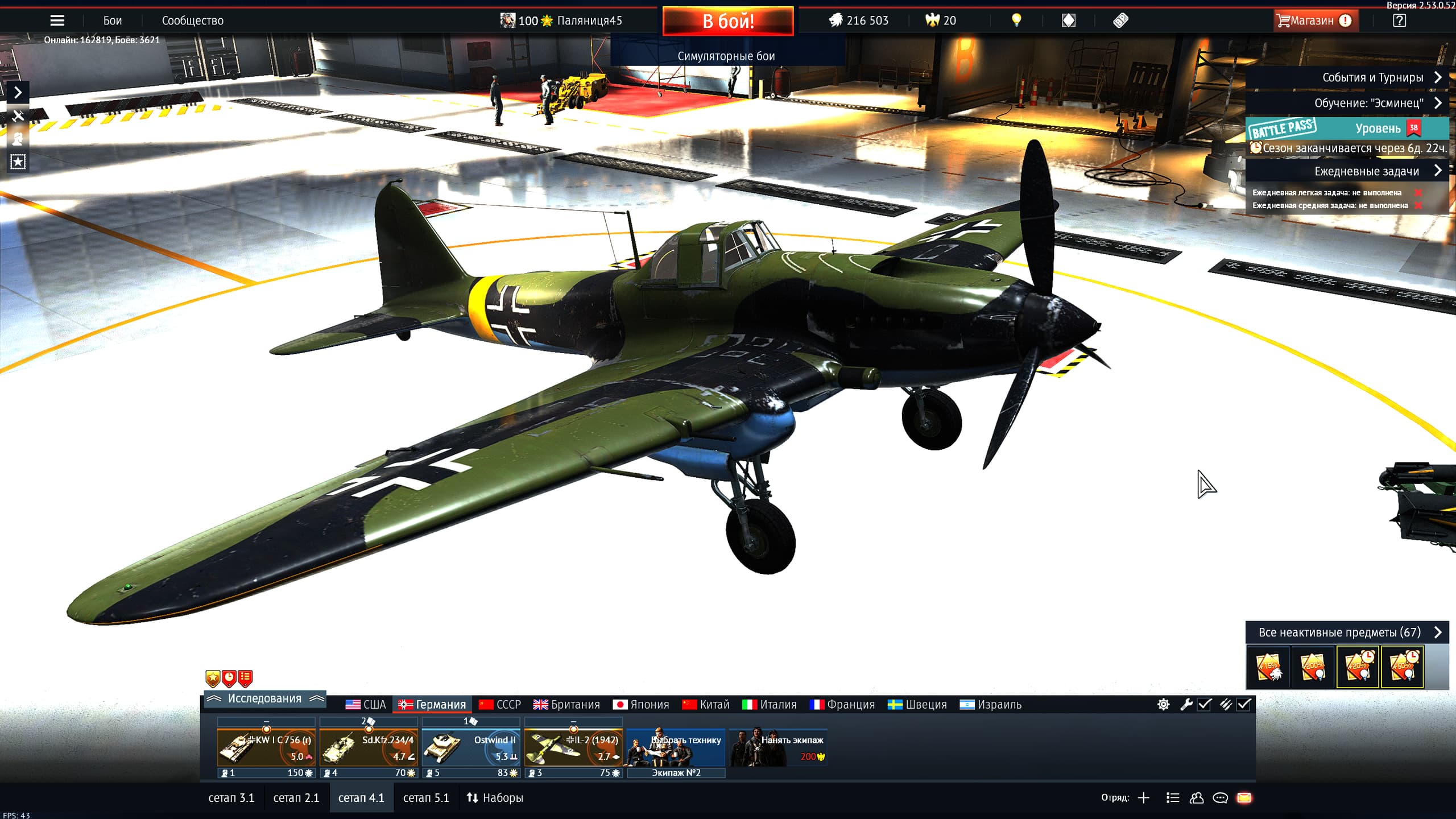Screen dimensions: 1456x819
Task: Select the Британия nation tab
Action: (x=566, y=705)
